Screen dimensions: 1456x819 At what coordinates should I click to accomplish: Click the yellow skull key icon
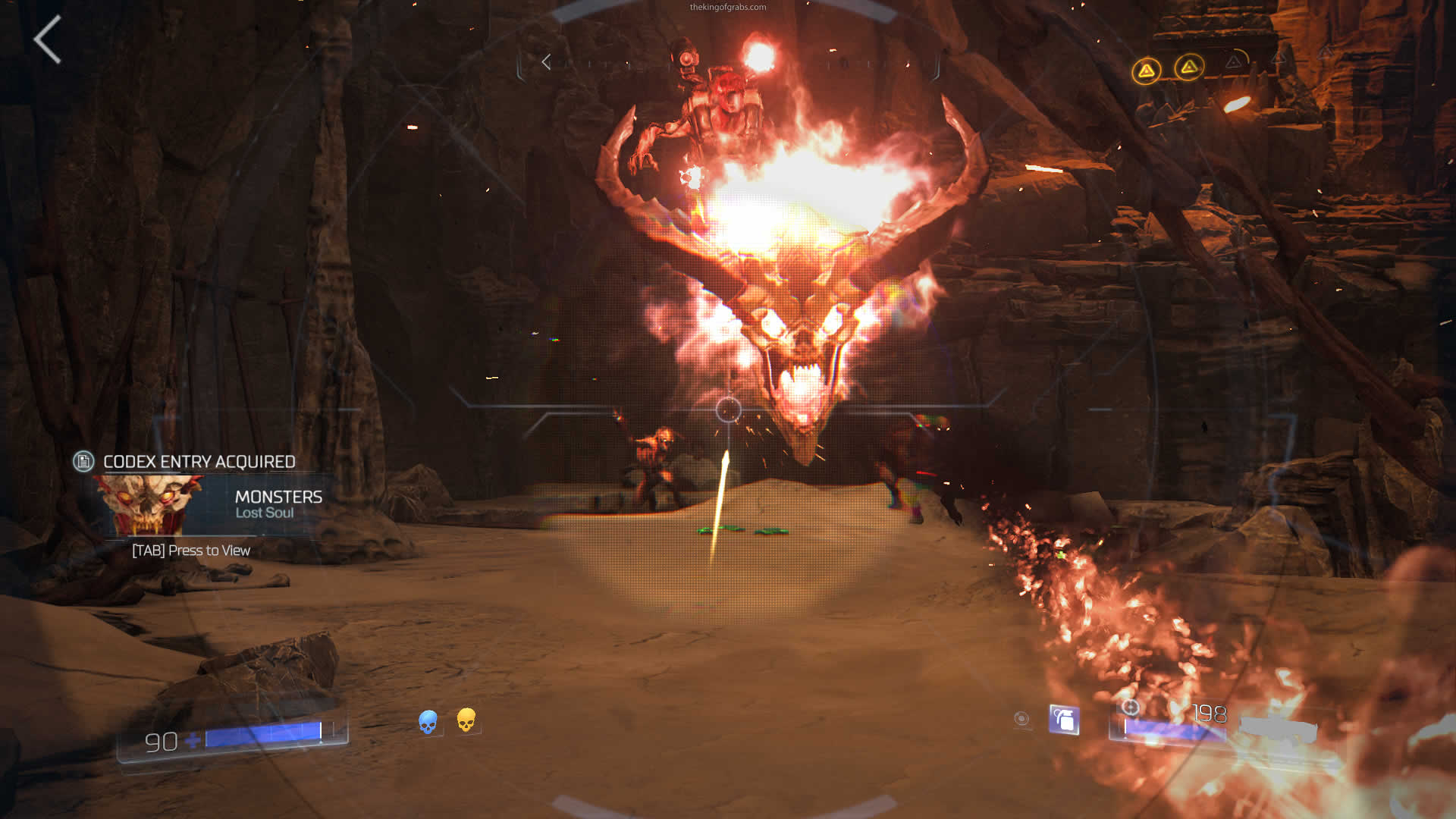pos(466,720)
